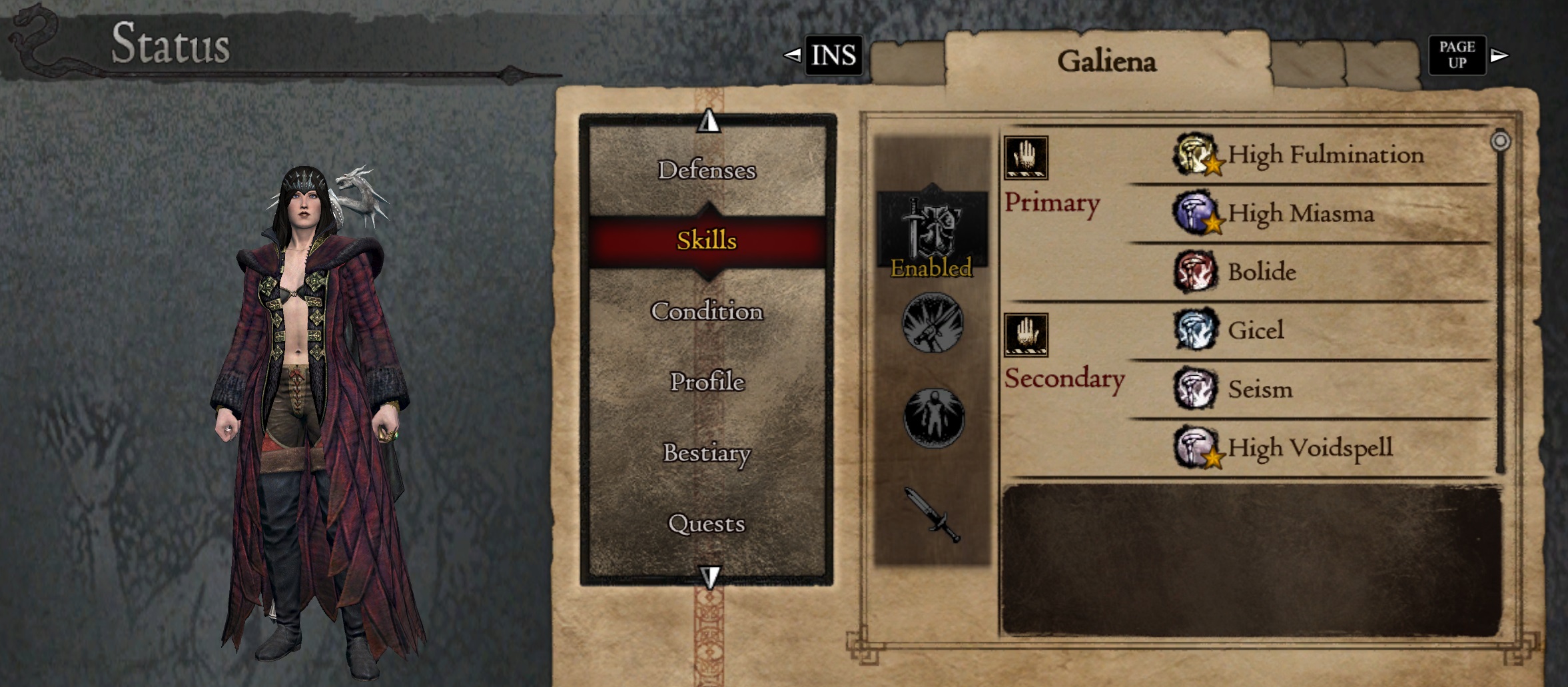Select the Skills menu entry
The height and width of the screenshot is (687, 1568).
707,241
